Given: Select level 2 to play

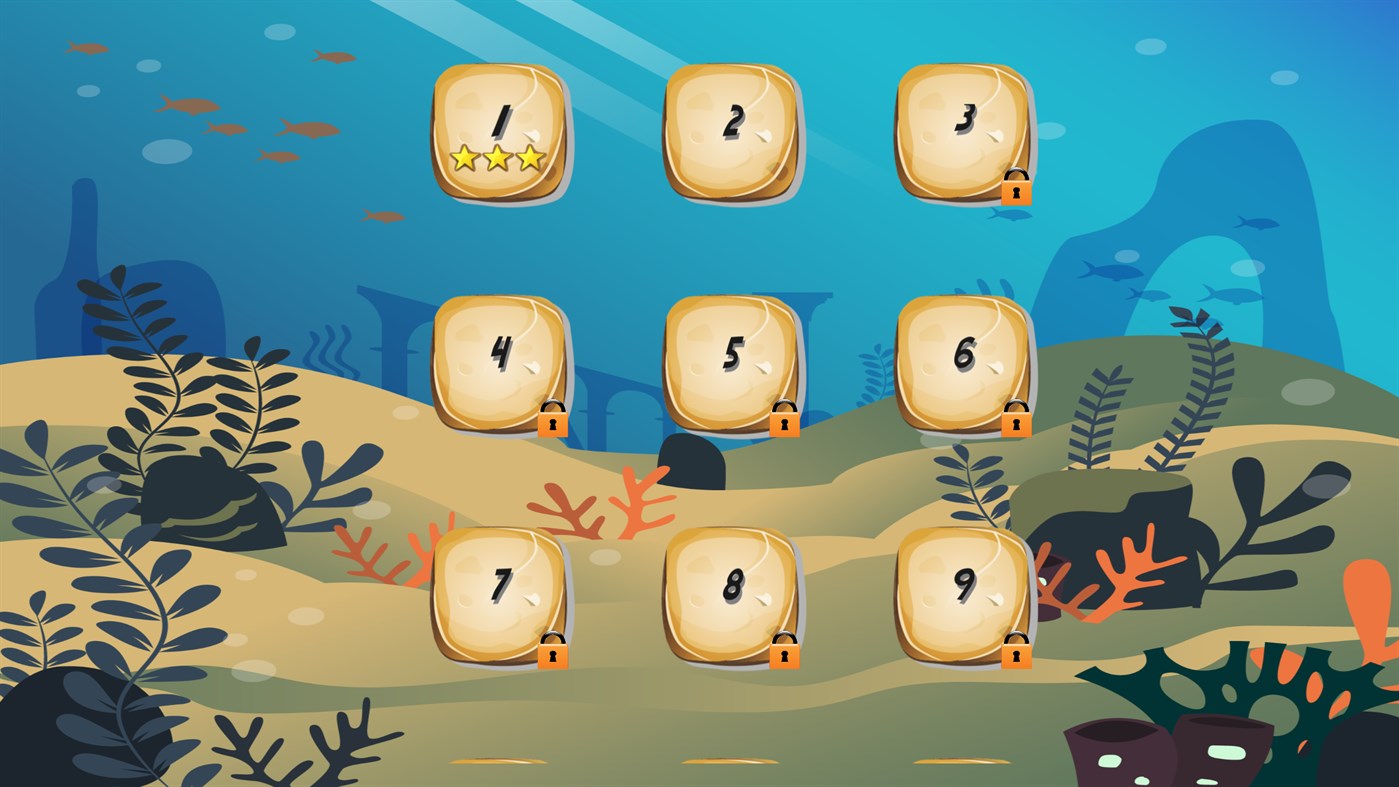Looking at the screenshot, I should (731, 130).
